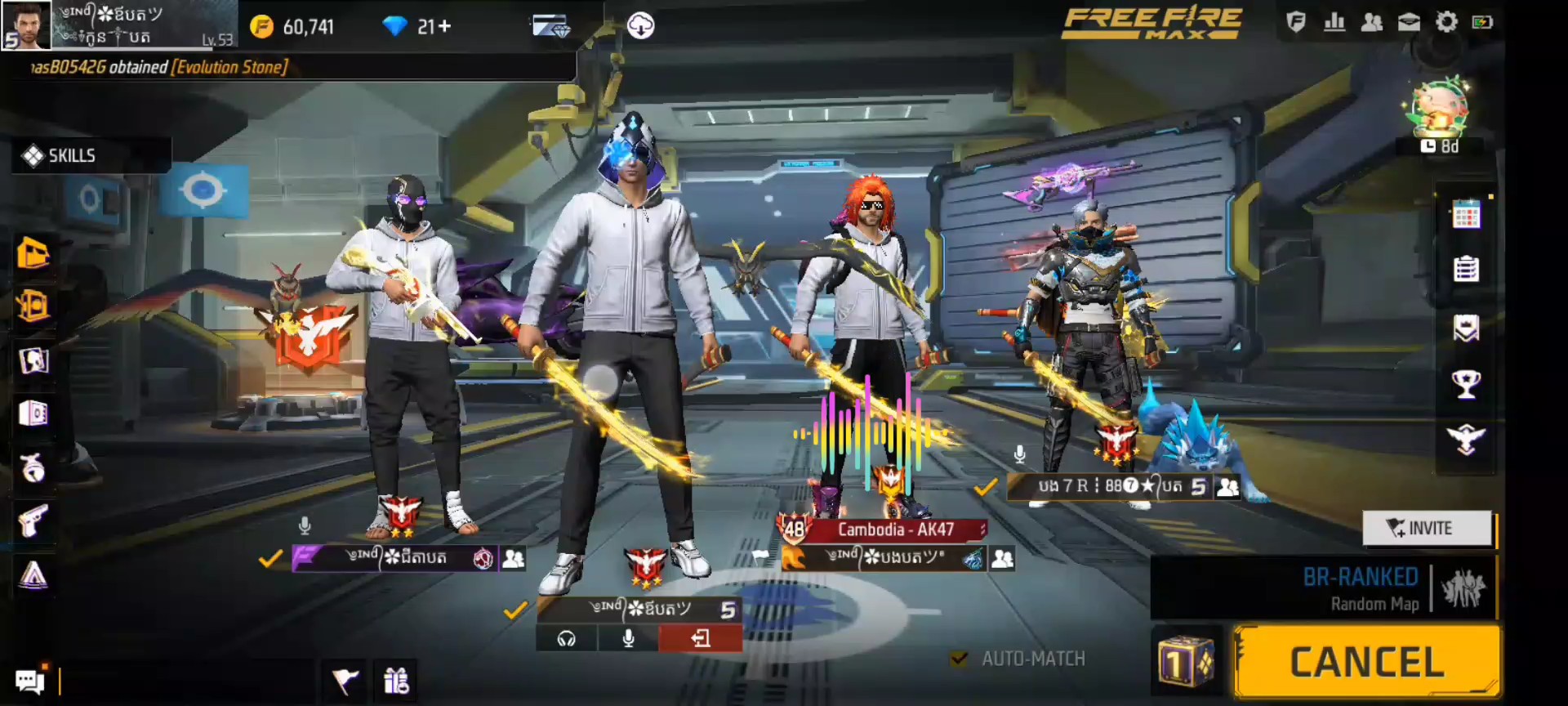Viewport: 1568px width, 706px height.
Task: Toggle the Auto-Match checkbox
Action: click(x=960, y=659)
